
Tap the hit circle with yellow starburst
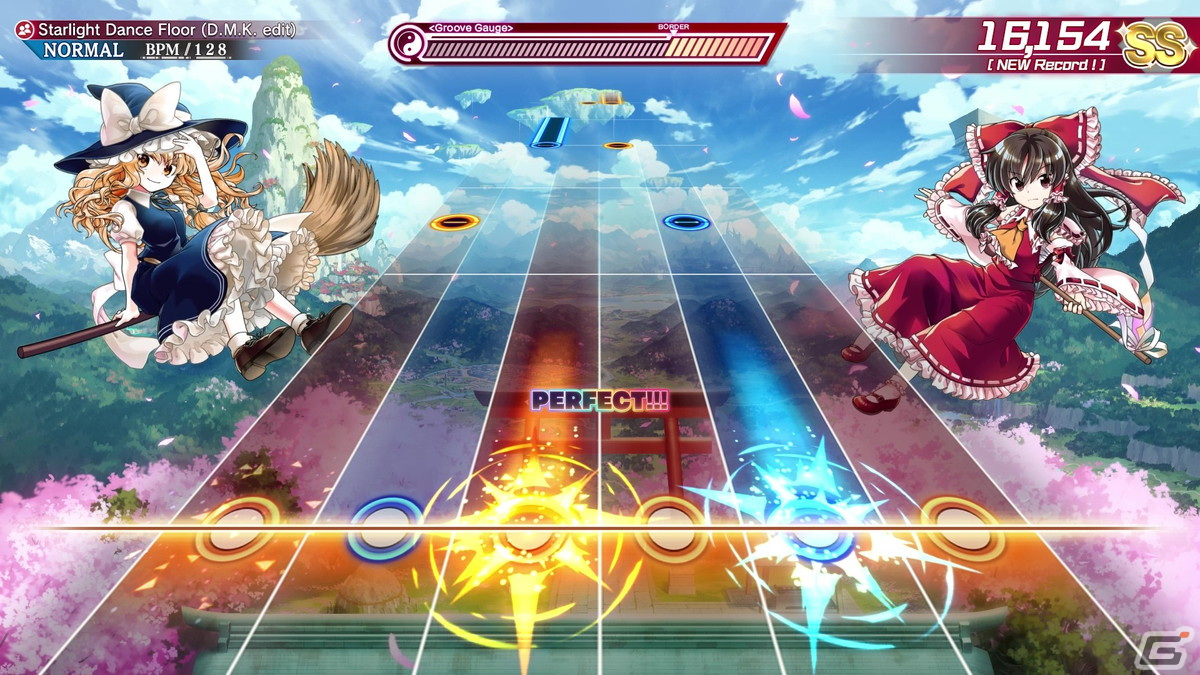(x=522, y=532)
